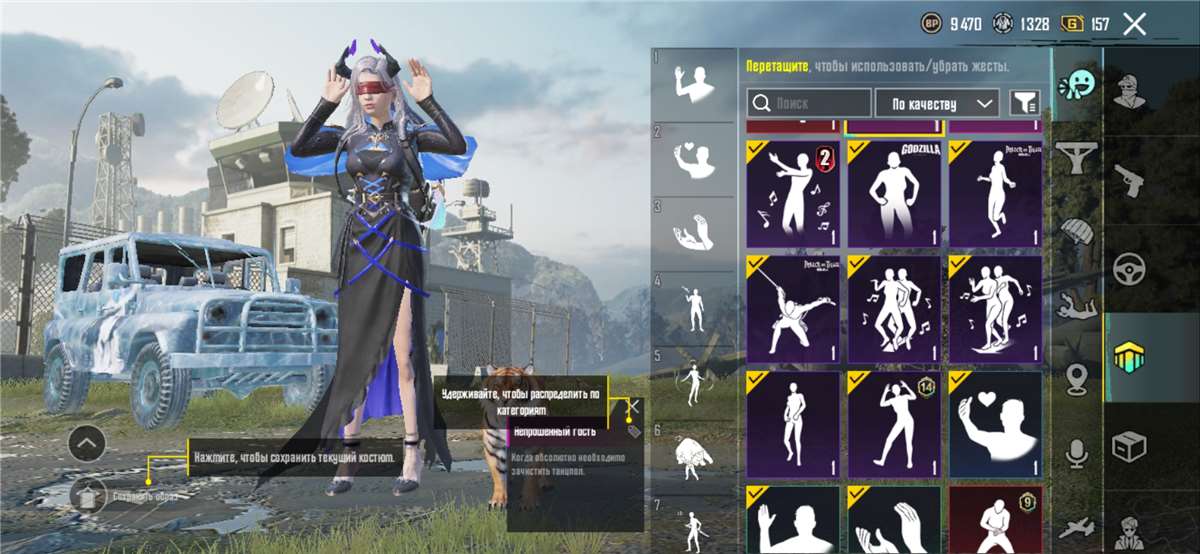1200x554 pixels.
Task: Open the crate box category tab
Action: point(1130,444)
